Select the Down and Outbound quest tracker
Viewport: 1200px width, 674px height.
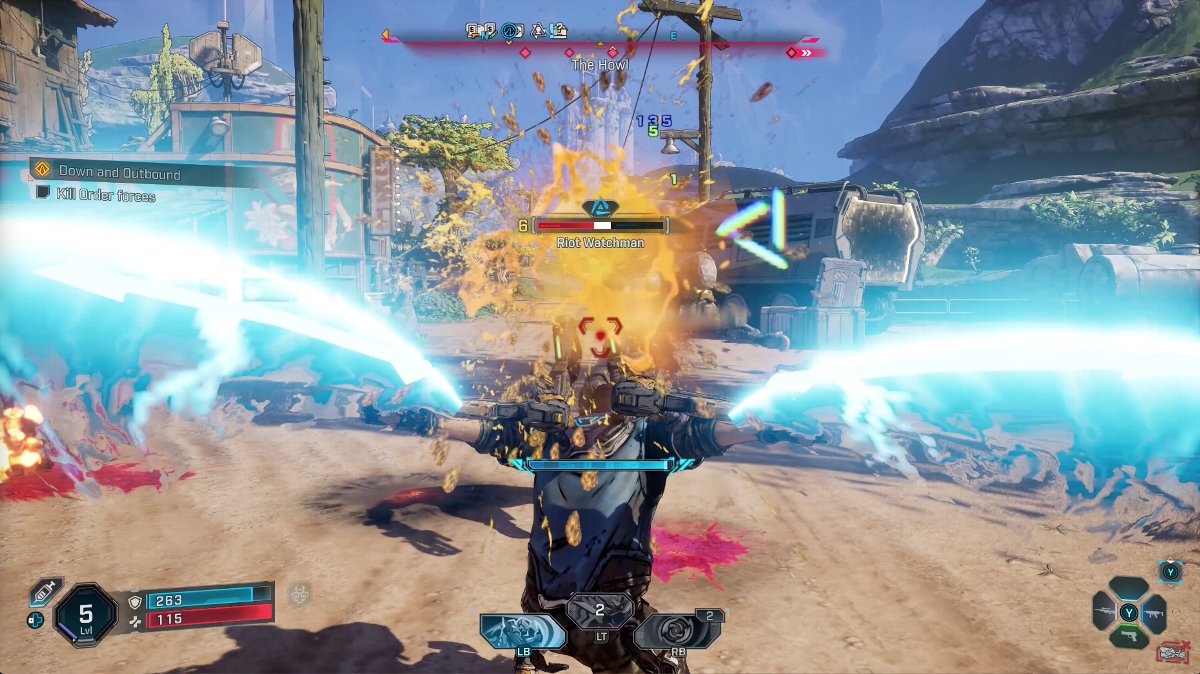(x=118, y=173)
